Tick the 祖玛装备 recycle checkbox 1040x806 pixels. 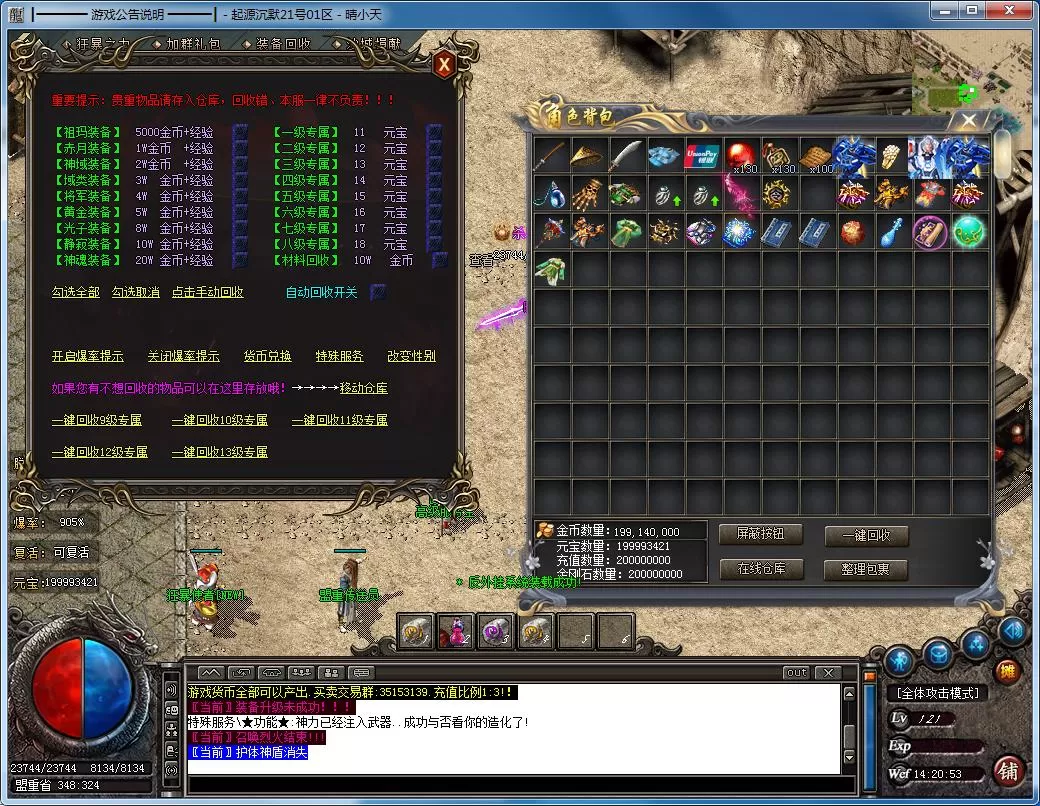point(240,132)
